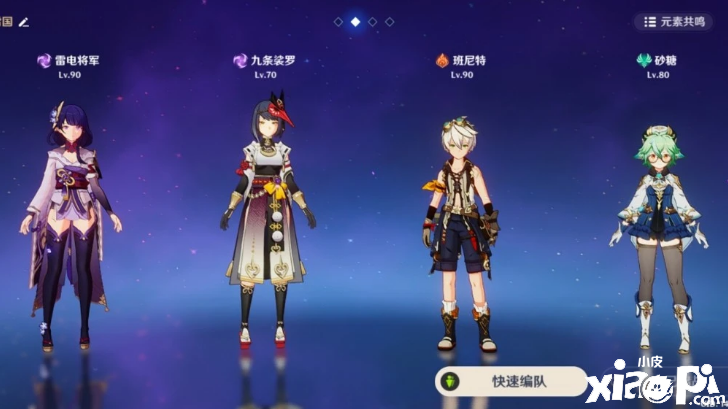Pick the 班尼特 party member
Image resolution: width=728 pixels, height=409 pixels.
(461, 235)
